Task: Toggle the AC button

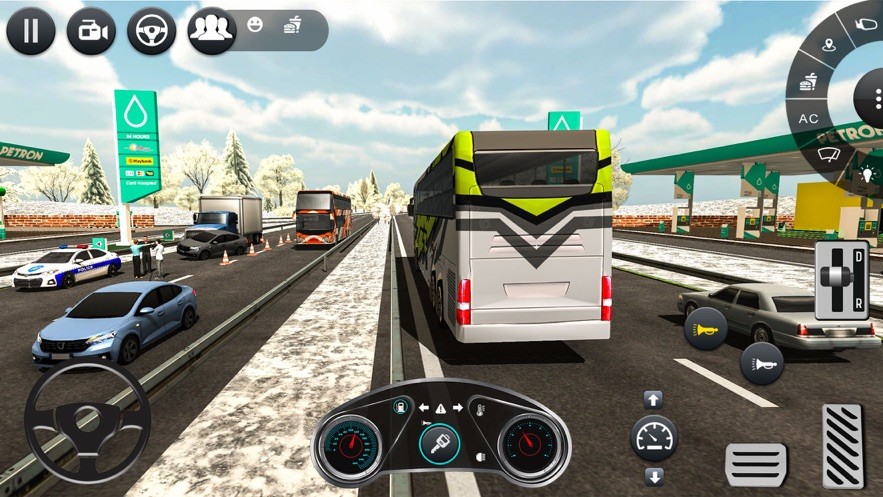Action: [808, 118]
